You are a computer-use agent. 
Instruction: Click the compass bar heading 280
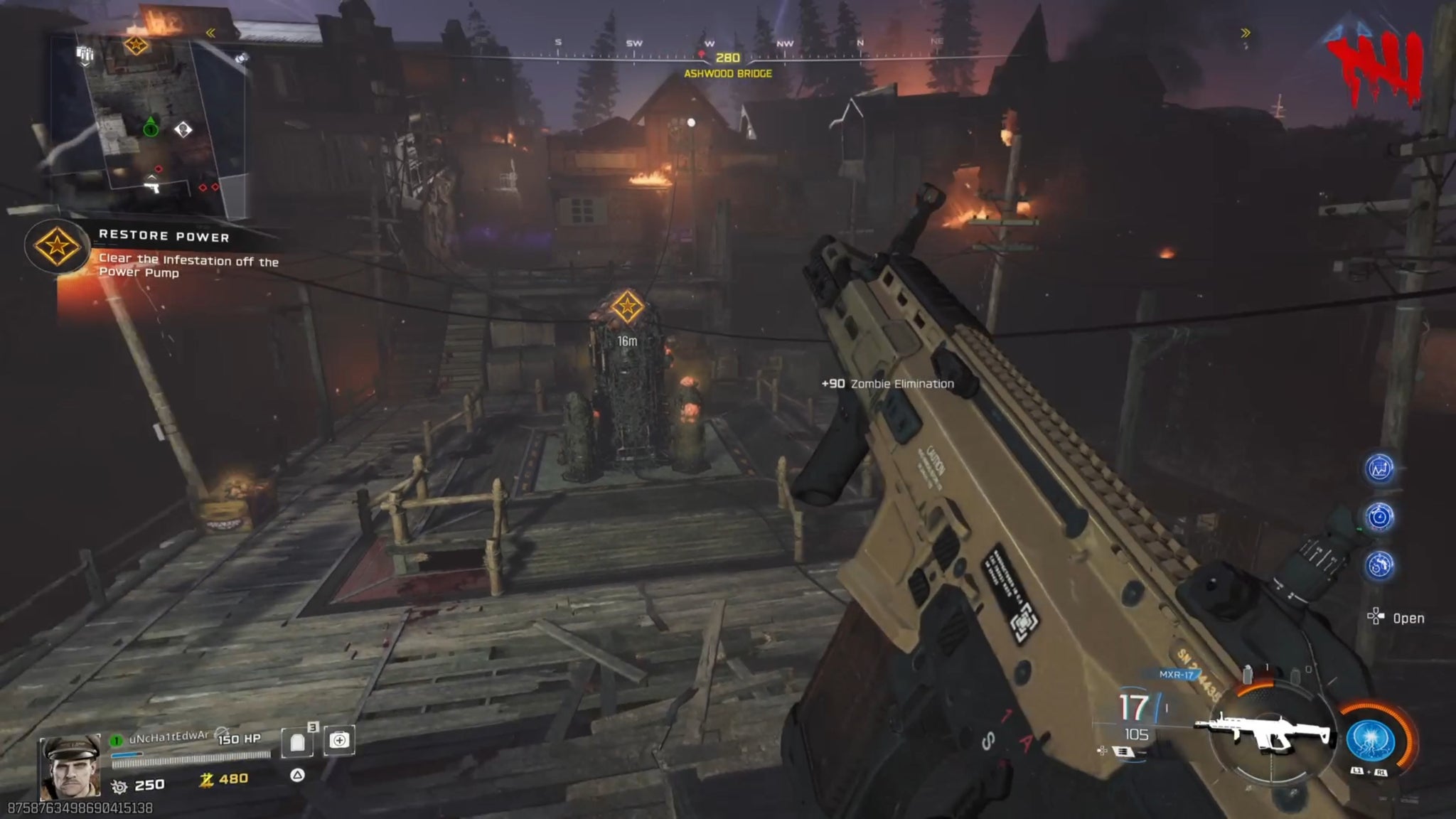[x=727, y=58]
